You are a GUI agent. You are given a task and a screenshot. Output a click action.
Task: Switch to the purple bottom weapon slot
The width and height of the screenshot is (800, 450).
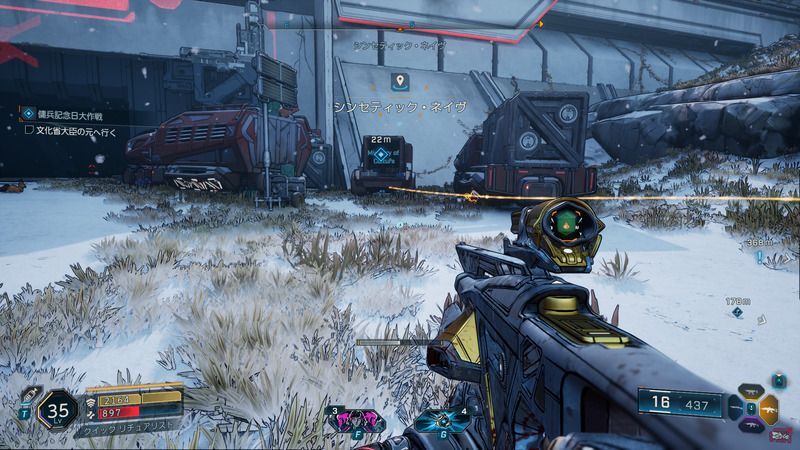pyautogui.click(x=752, y=425)
